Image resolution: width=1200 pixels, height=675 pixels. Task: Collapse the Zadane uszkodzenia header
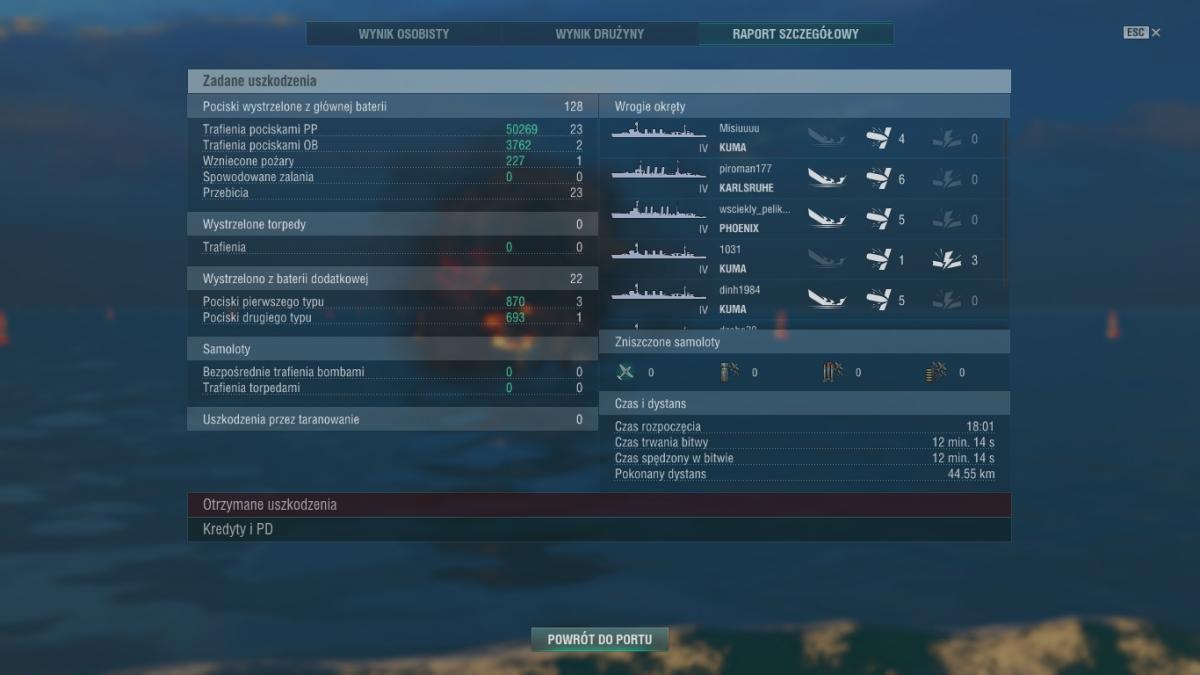598,81
